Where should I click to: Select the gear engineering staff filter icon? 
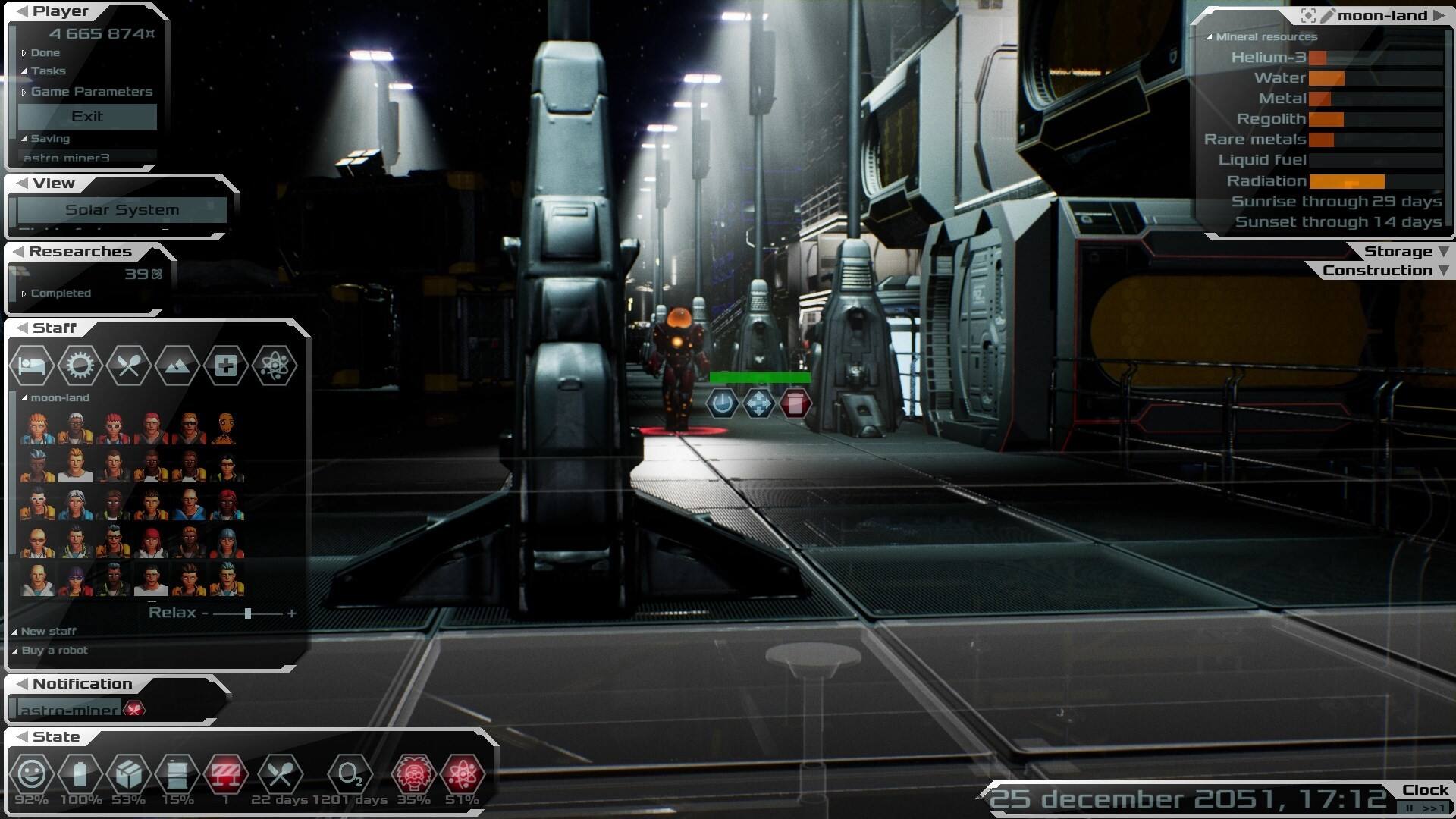coord(80,366)
